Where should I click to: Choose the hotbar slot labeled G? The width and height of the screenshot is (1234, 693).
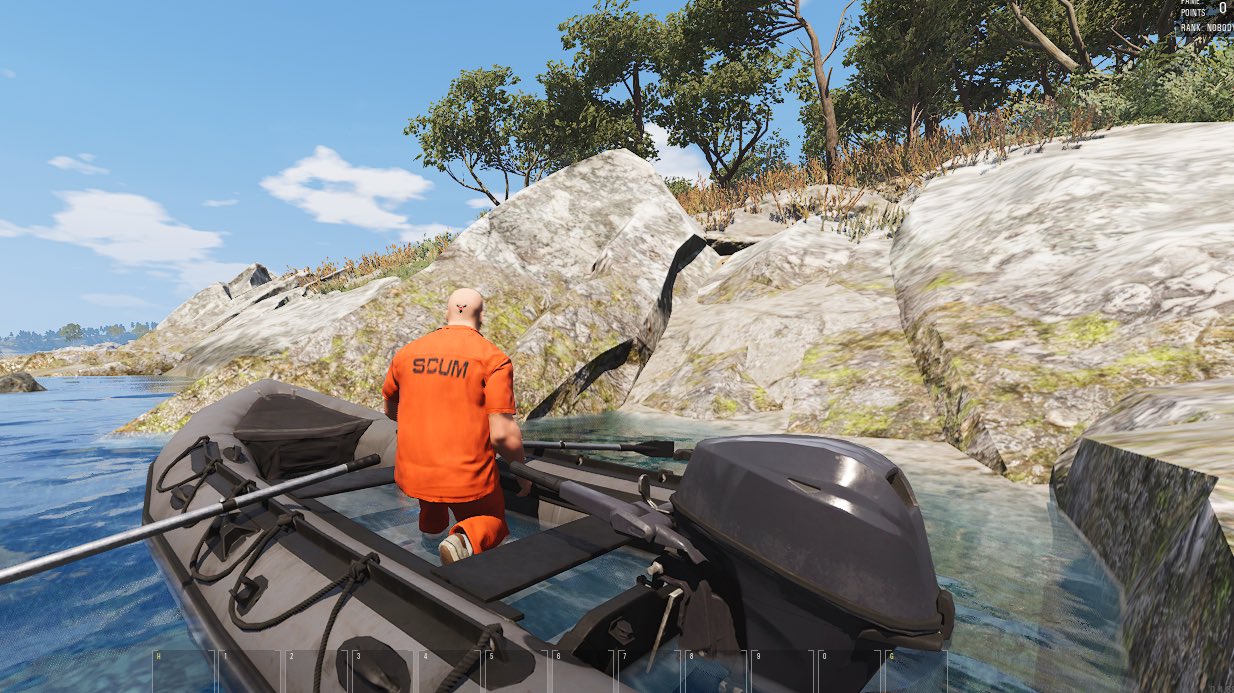coord(917,671)
